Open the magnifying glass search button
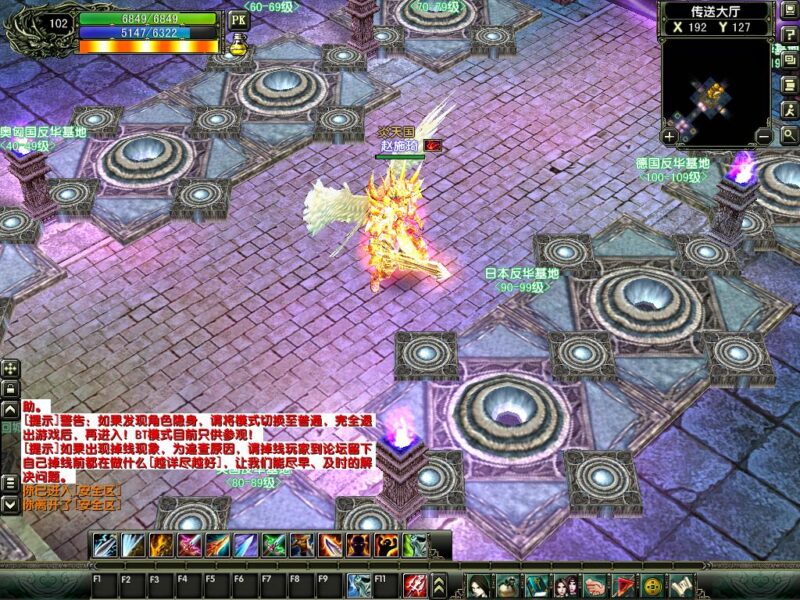 790,135
